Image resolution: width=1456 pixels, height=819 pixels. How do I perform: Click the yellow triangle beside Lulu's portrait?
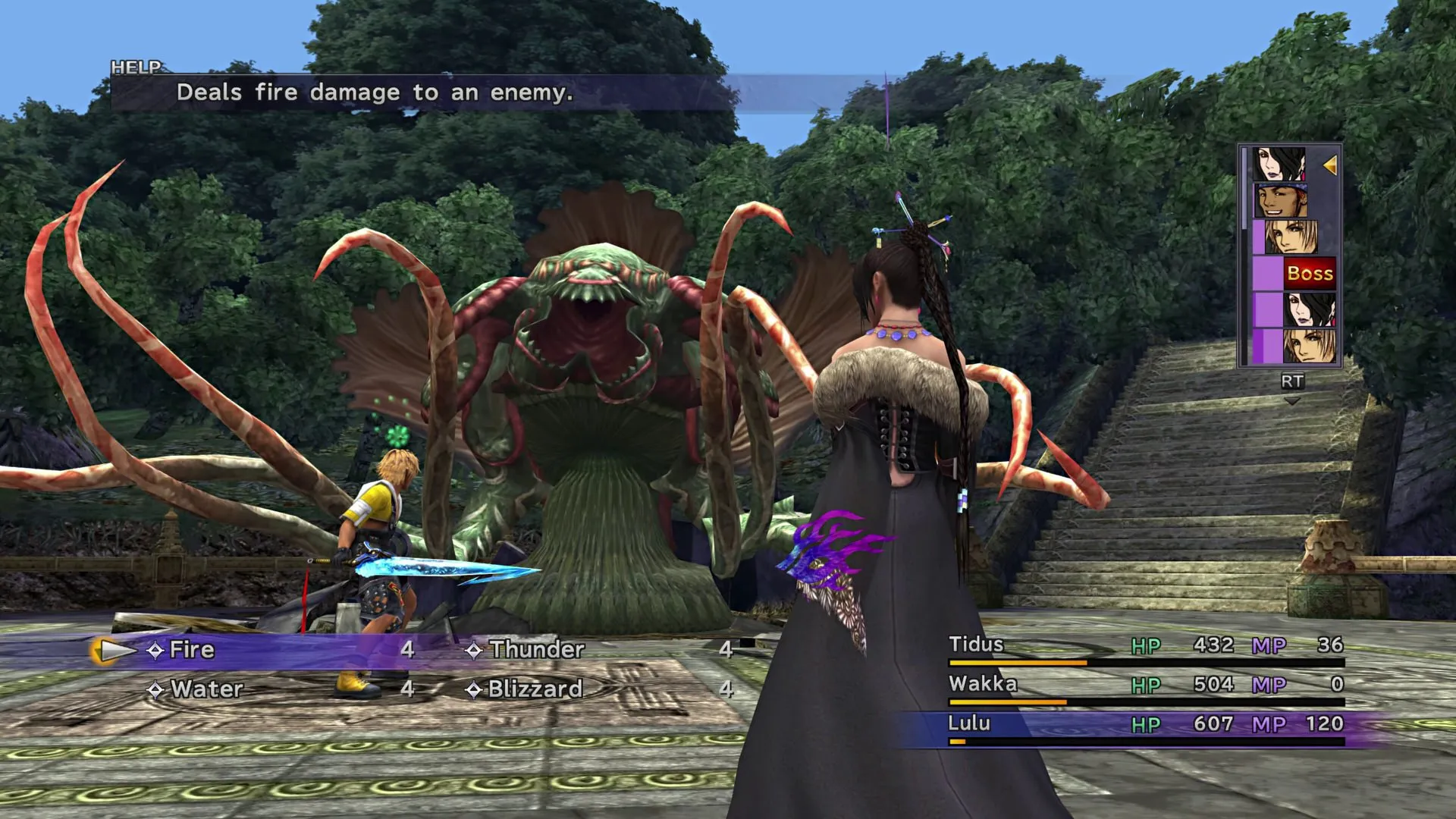coord(1330,166)
